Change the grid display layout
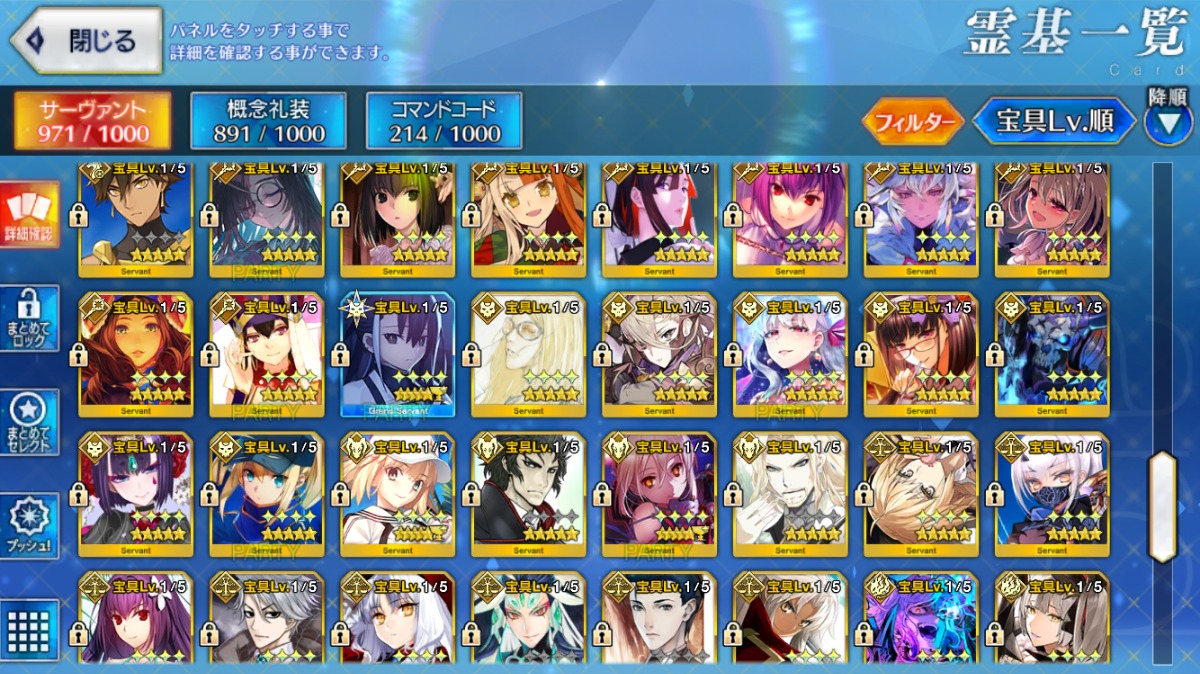The width and height of the screenshot is (1200, 674). pos(29,628)
